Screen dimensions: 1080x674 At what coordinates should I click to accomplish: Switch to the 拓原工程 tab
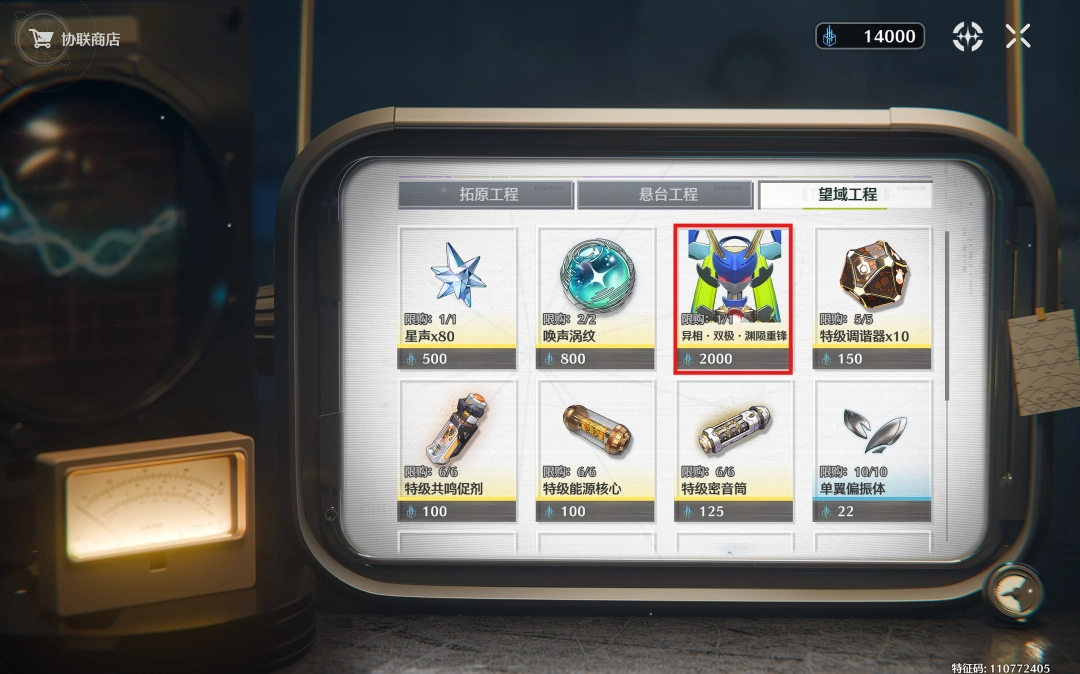point(486,194)
